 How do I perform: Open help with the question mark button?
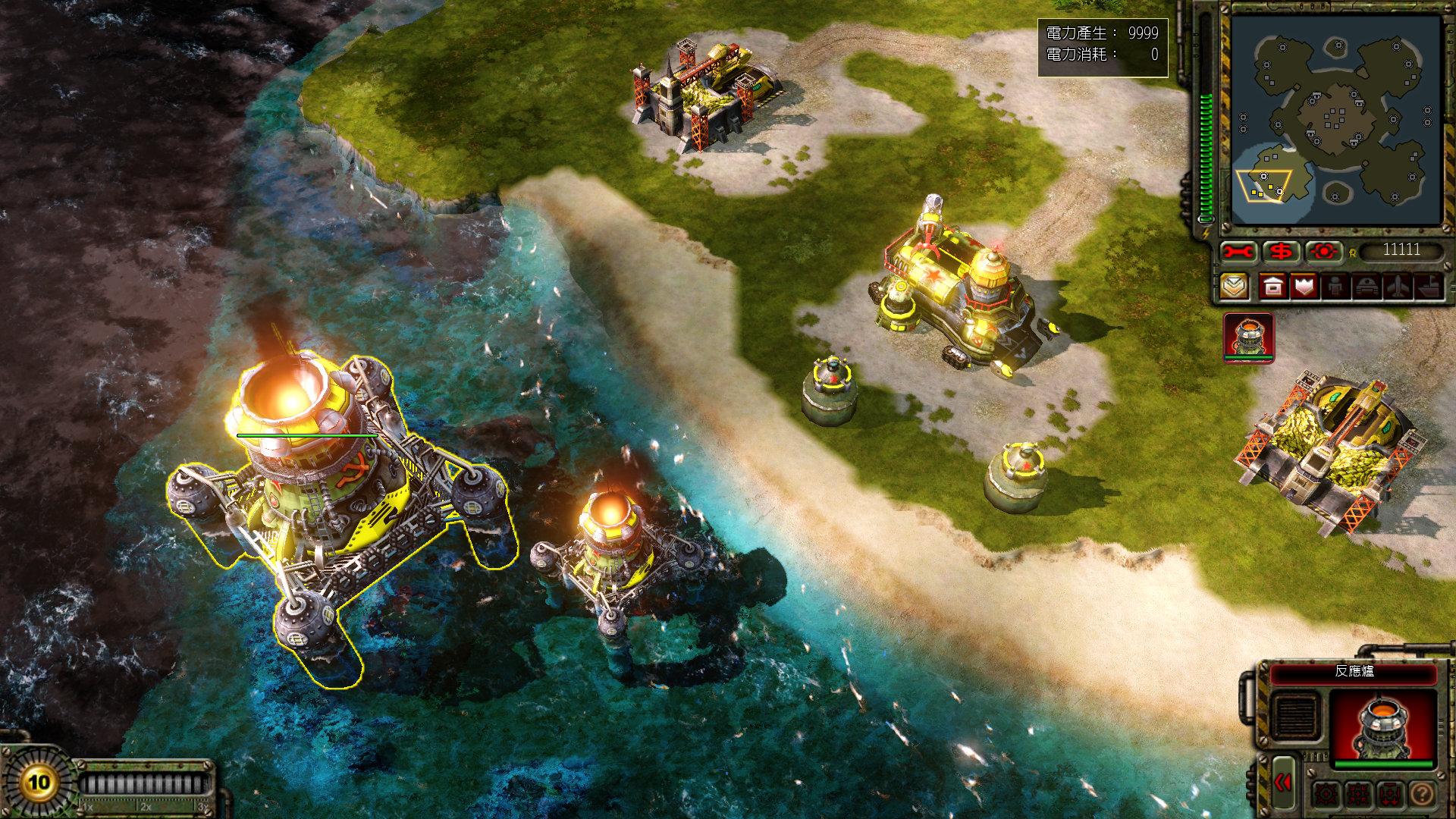pyautogui.click(x=1422, y=794)
